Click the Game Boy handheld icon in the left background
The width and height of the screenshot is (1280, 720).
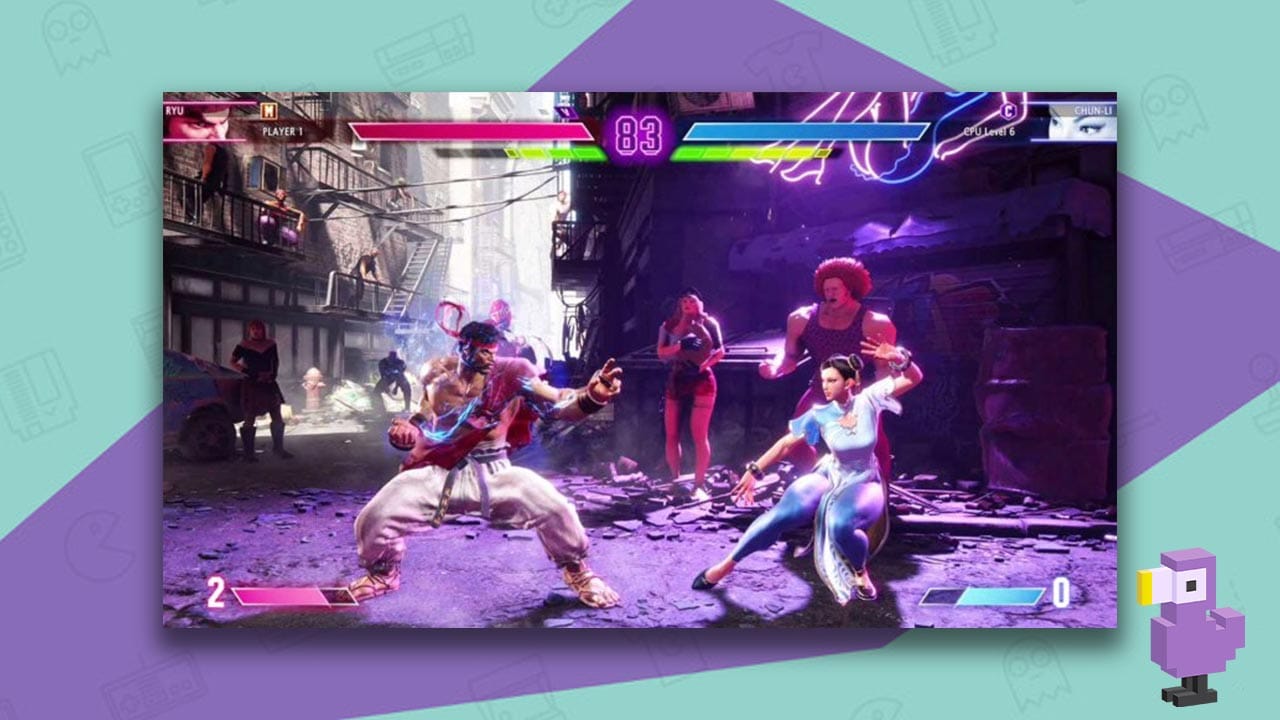[117, 180]
